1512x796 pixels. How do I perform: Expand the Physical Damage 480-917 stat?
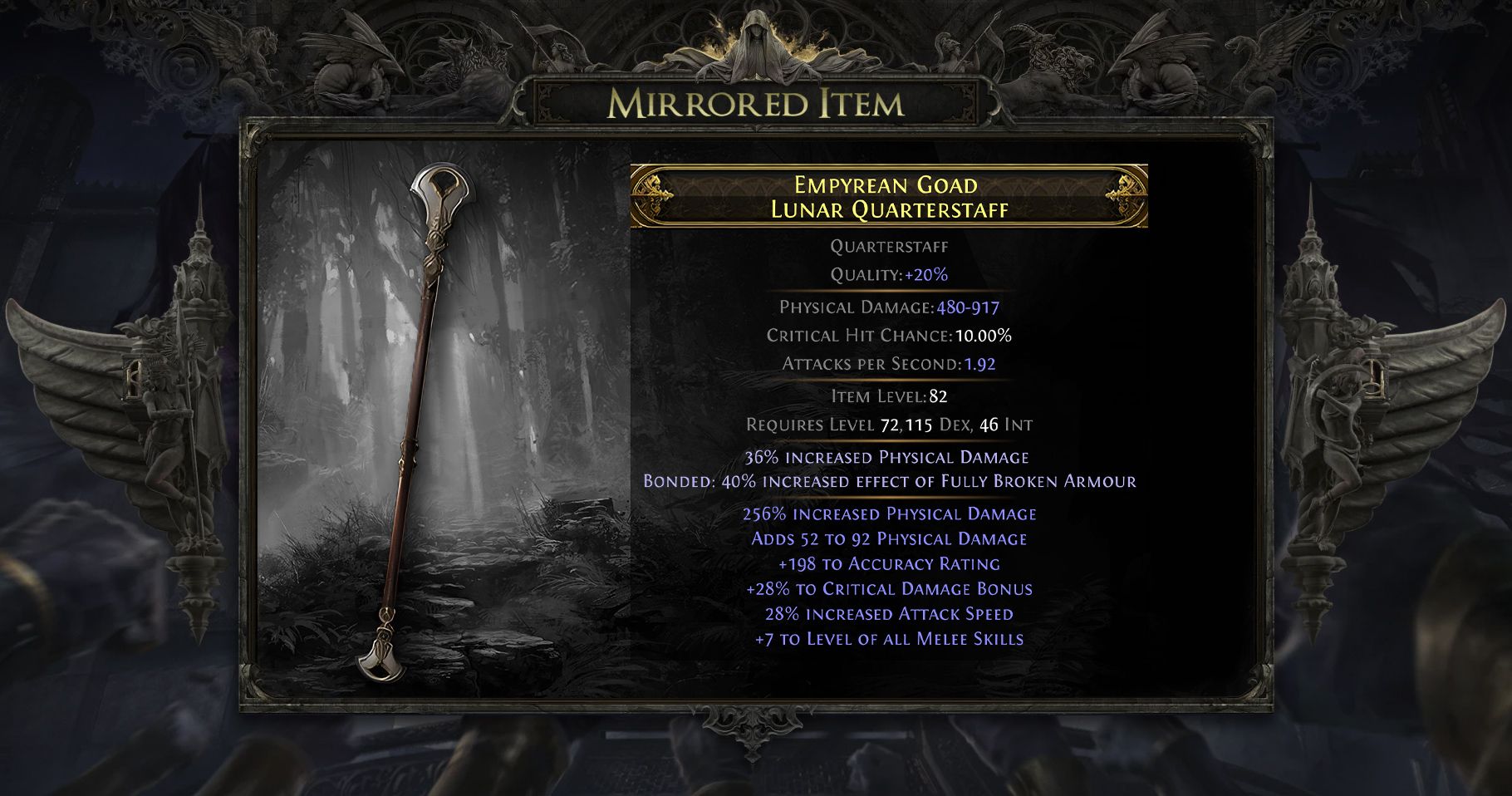[890, 306]
